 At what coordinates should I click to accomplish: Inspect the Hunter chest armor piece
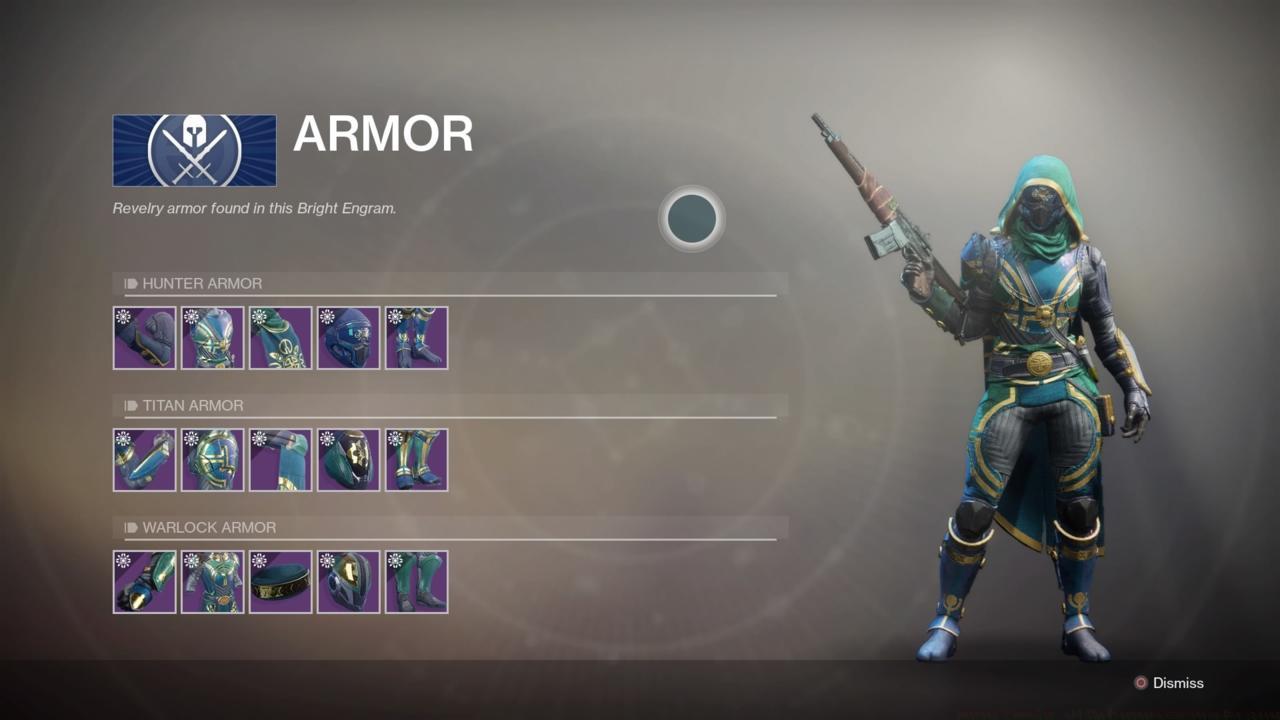coord(213,338)
